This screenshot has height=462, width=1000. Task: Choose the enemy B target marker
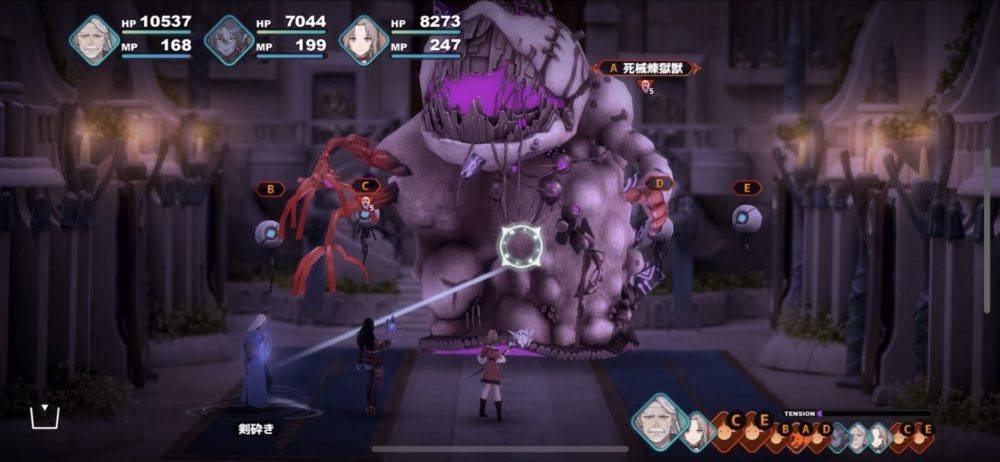(x=270, y=188)
